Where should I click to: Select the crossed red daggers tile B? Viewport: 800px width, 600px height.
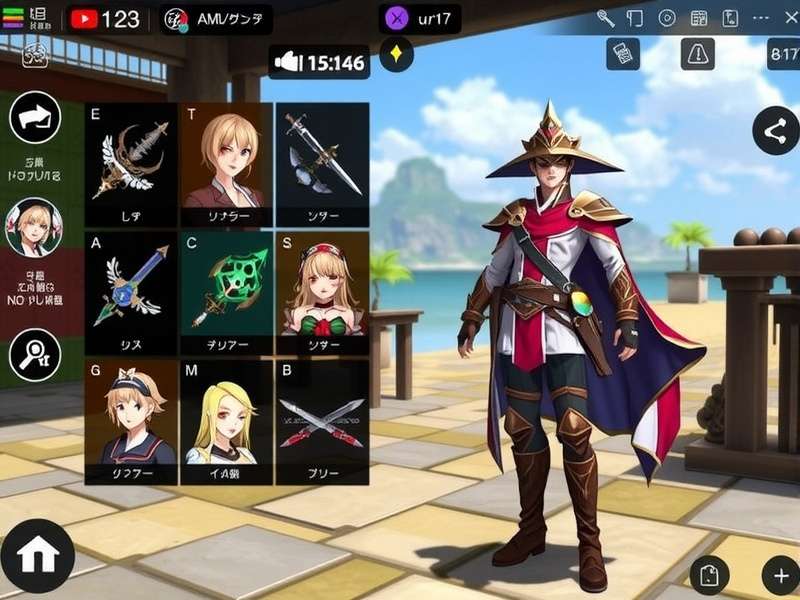(x=322, y=422)
